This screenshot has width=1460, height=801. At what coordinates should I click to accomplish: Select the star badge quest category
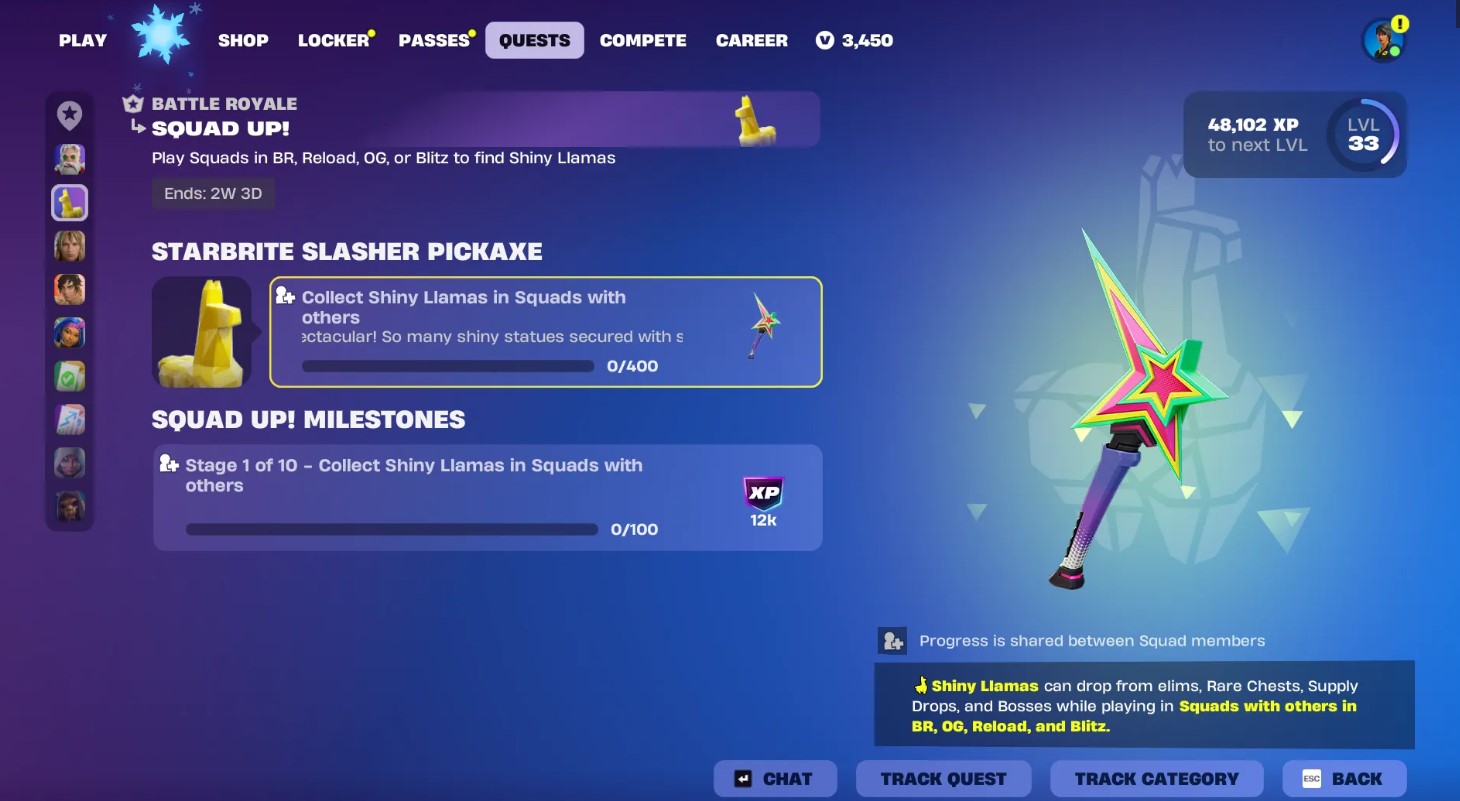70,116
